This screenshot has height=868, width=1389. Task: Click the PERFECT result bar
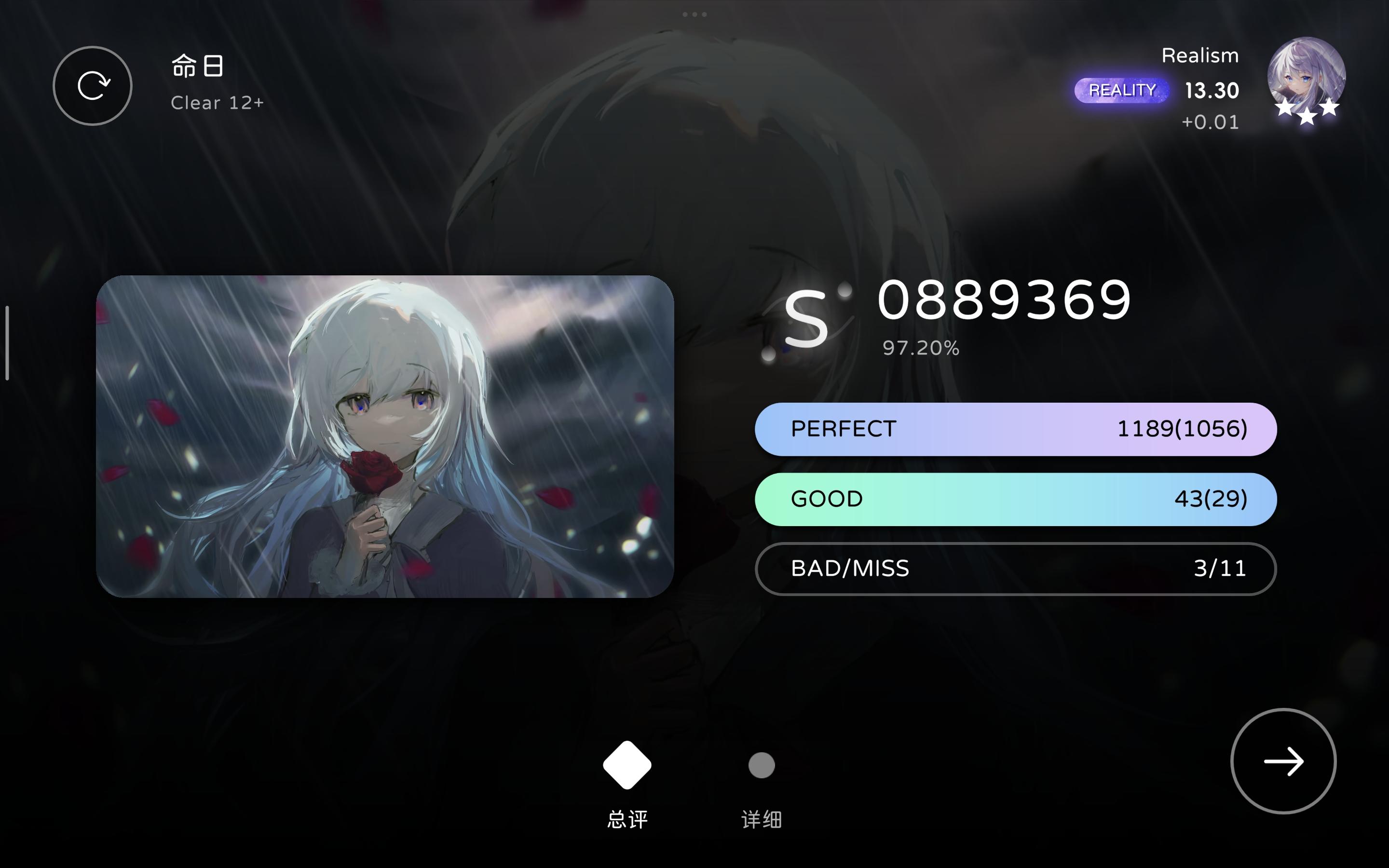click(x=1016, y=429)
